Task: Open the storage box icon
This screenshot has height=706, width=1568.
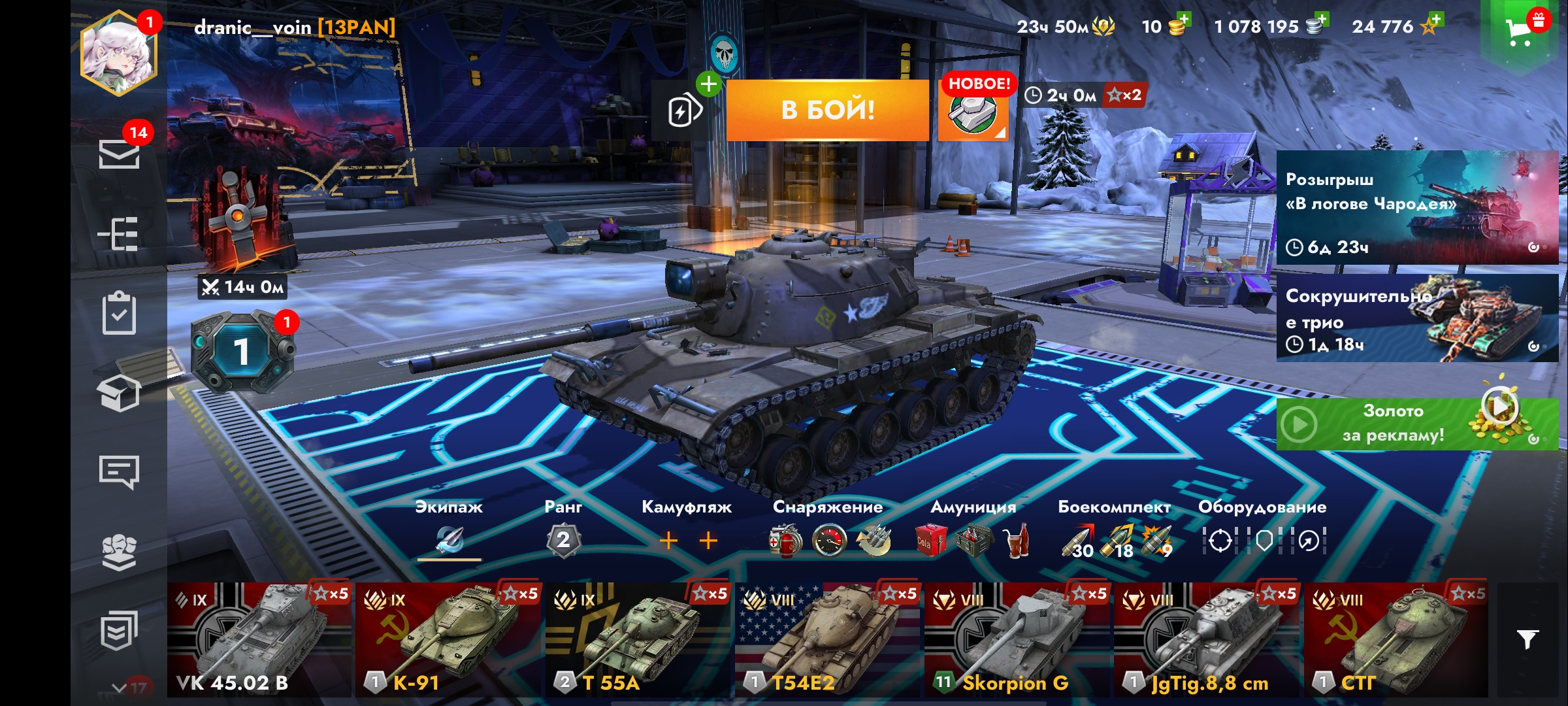Action: (x=119, y=392)
